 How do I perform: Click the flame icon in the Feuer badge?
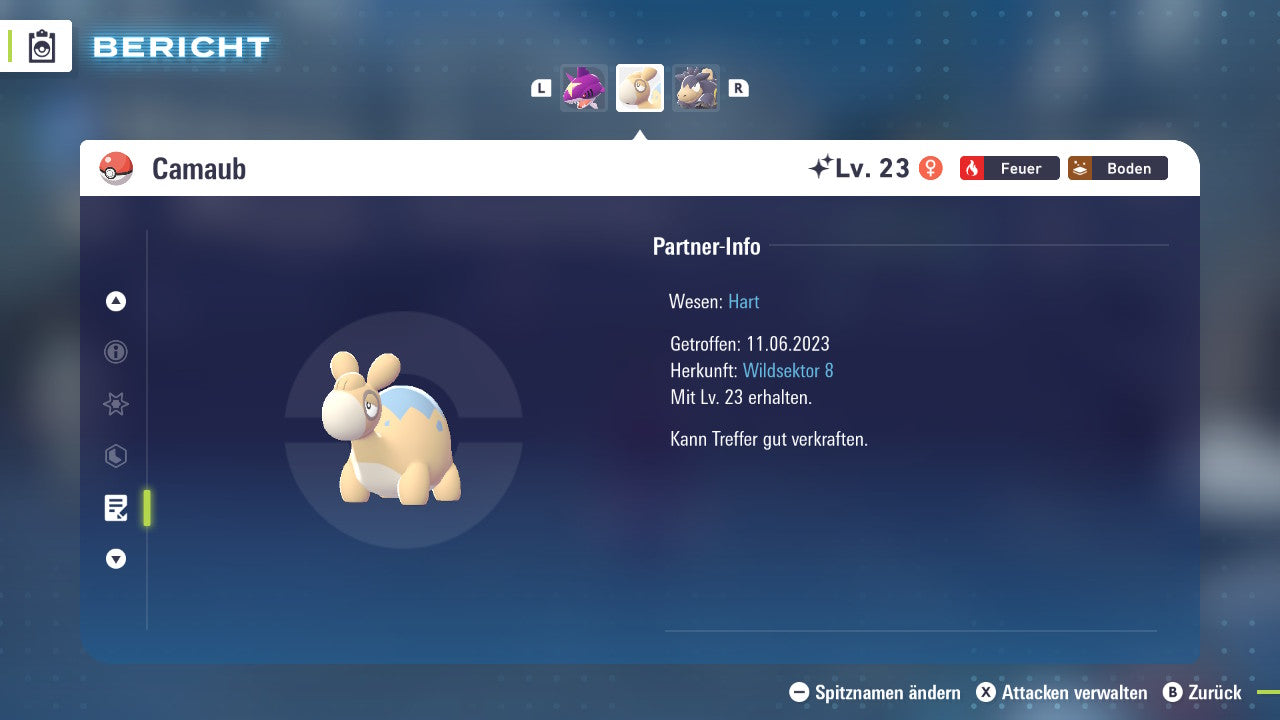(971, 168)
